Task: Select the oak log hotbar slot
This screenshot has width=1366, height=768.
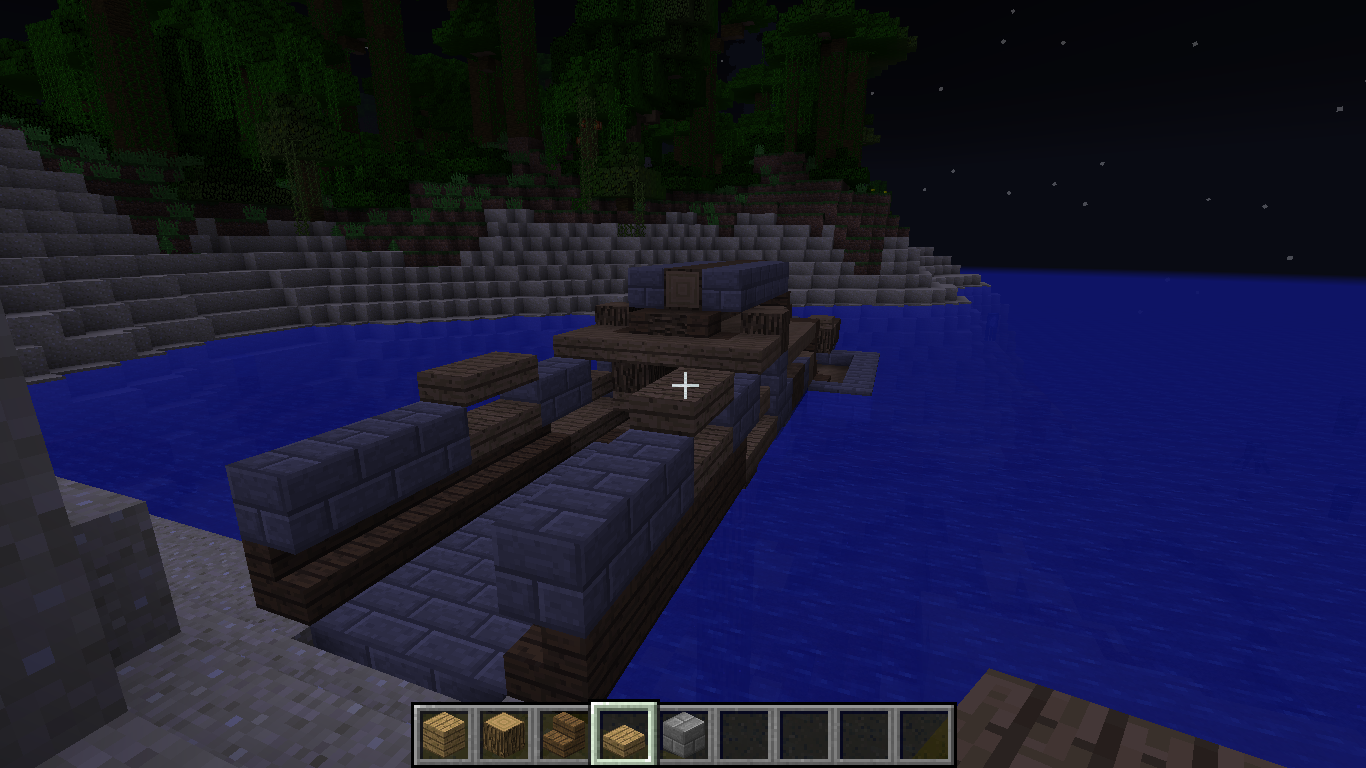Action: pyautogui.click(x=504, y=734)
